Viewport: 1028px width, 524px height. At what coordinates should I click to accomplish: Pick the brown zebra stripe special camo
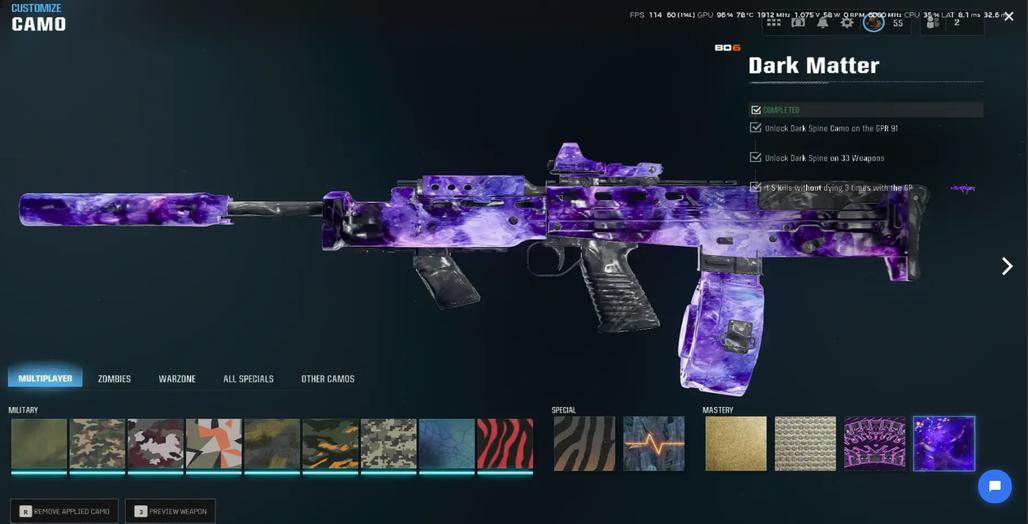point(583,443)
